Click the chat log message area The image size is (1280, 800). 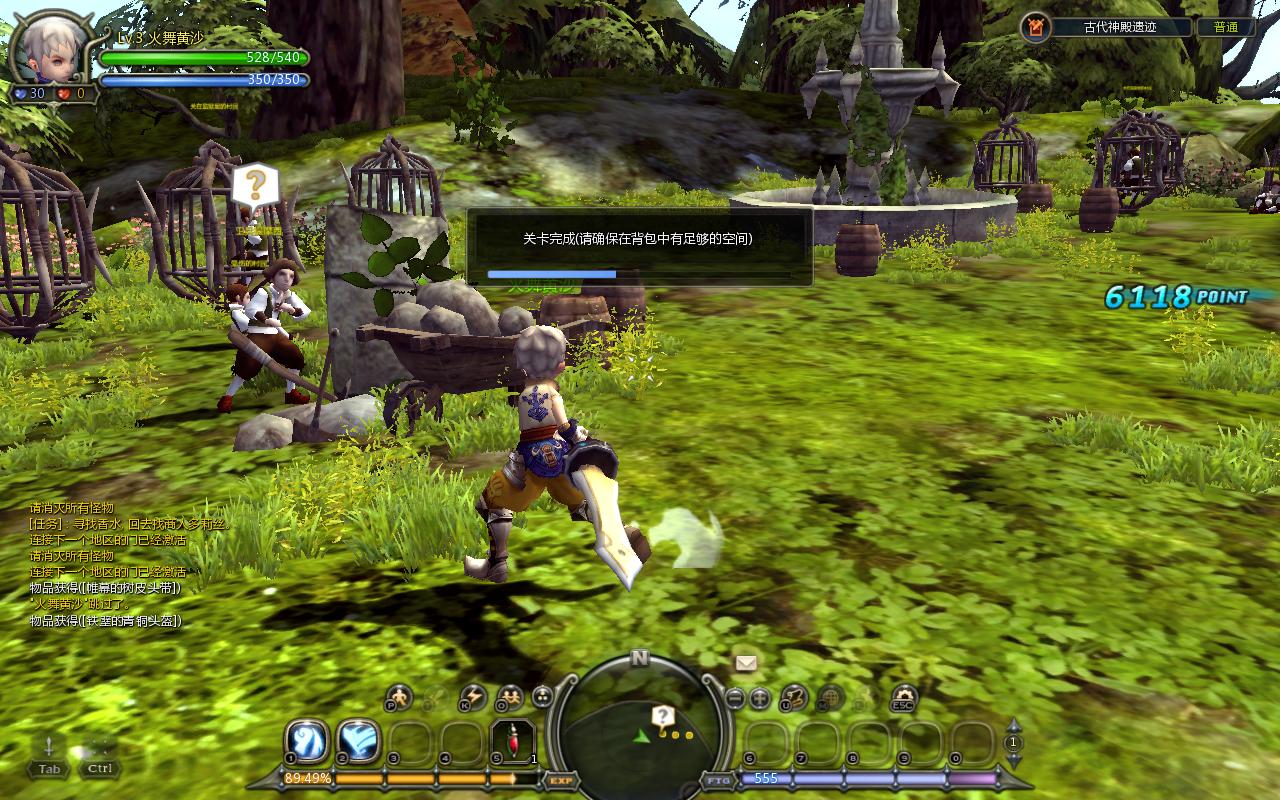tap(120, 565)
